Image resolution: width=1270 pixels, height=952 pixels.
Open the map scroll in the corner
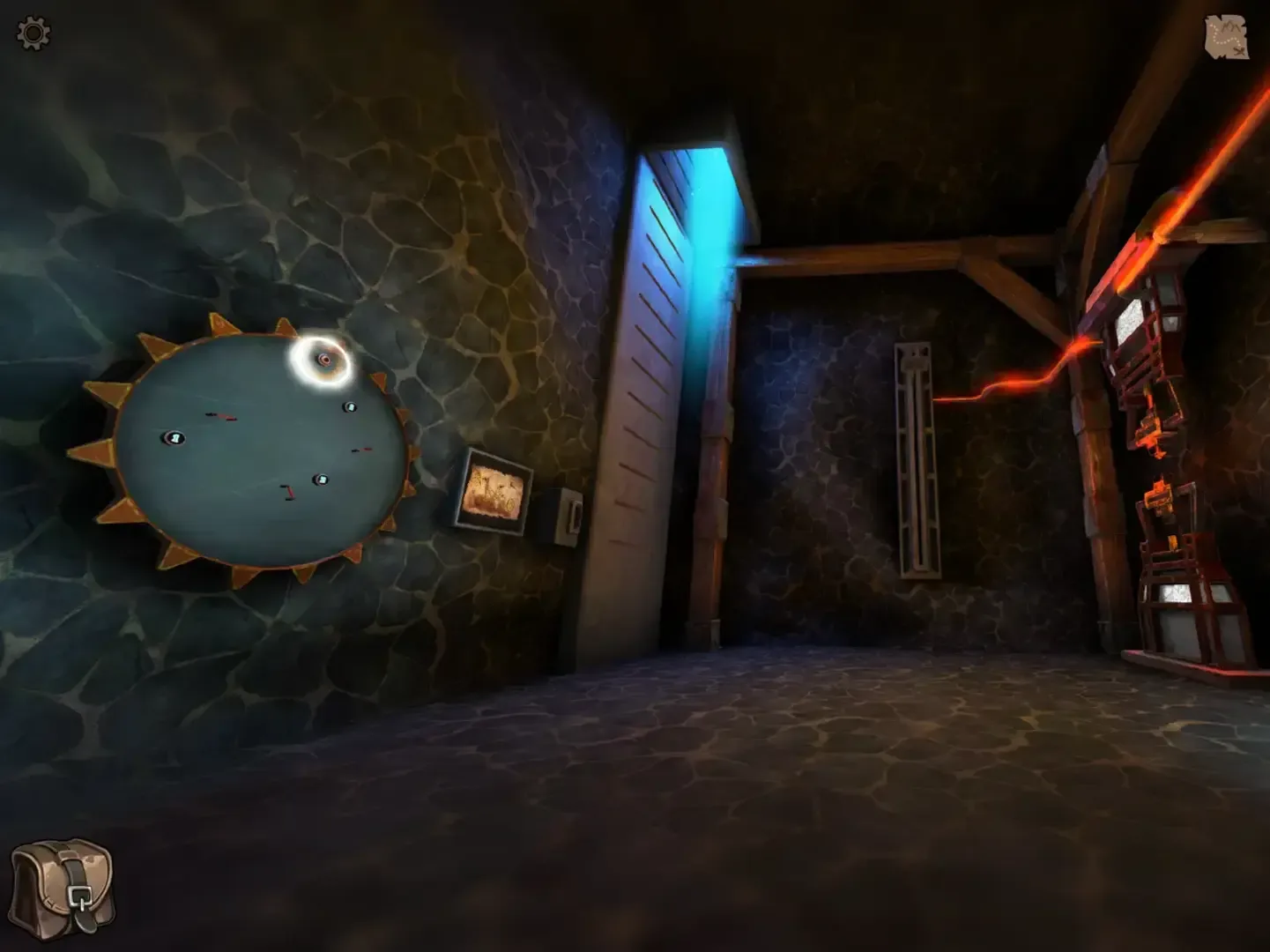(x=1229, y=37)
